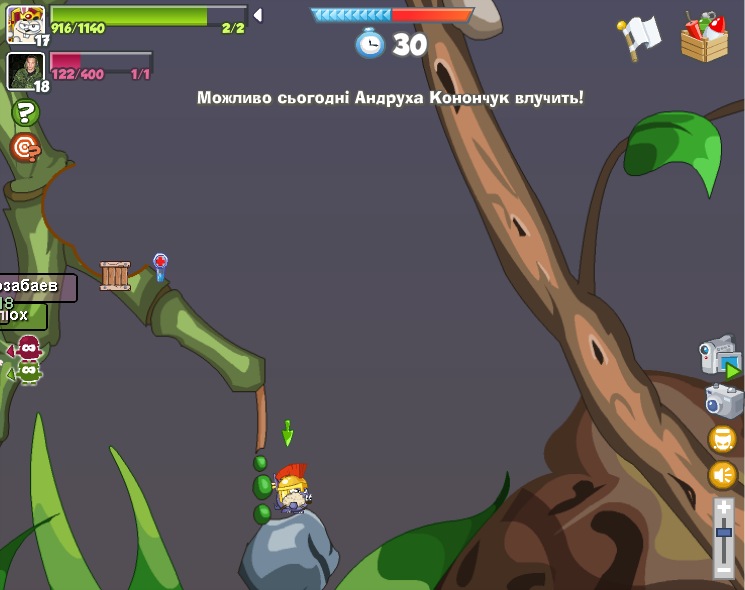Collapse the team health panel arrow

coord(257,15)
